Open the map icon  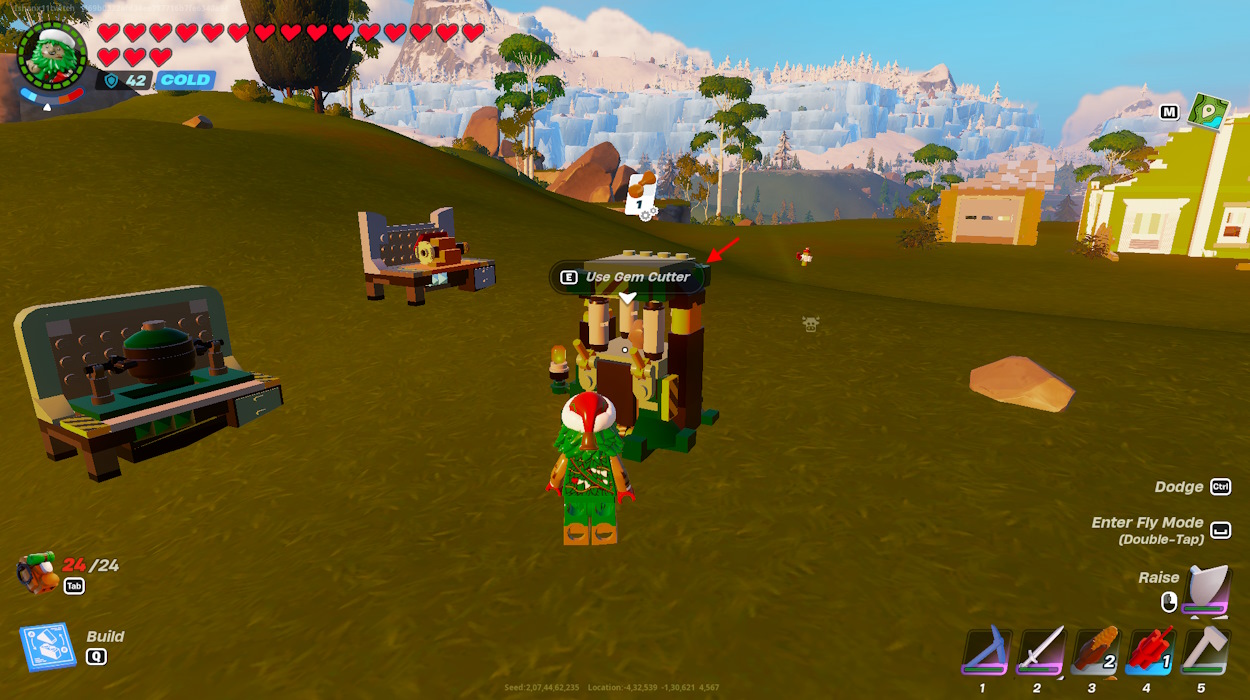pos(1207,111)
